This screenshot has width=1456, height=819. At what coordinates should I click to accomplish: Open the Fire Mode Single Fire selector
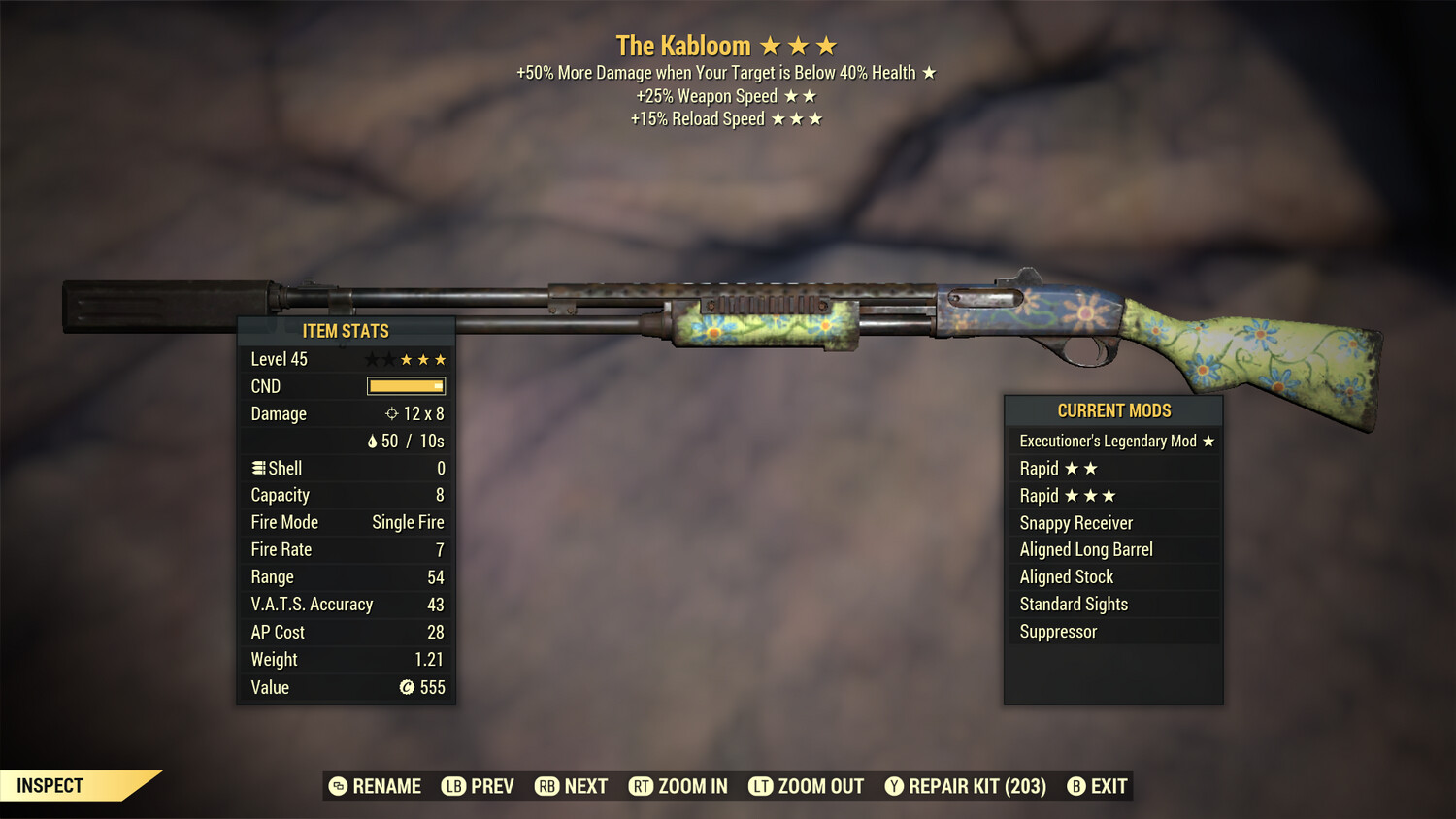tap(406, 522)
